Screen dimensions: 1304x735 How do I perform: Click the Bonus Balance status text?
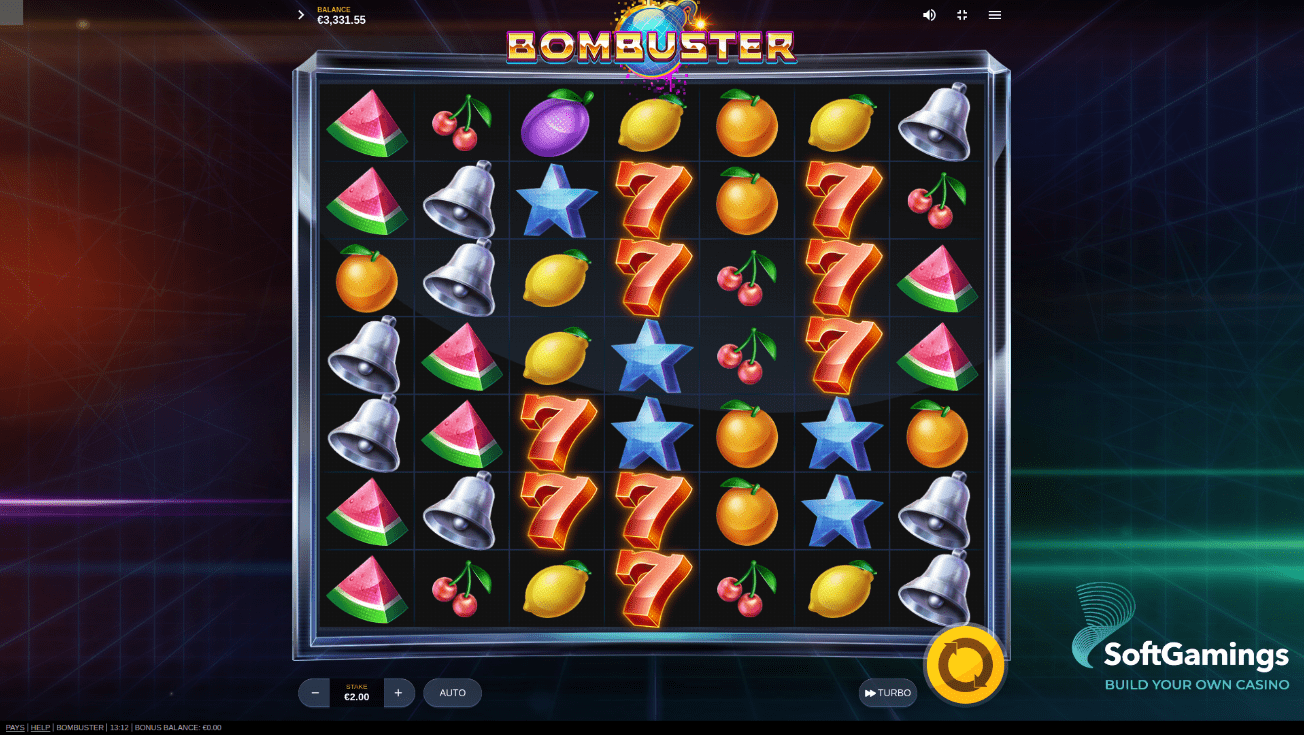[x=178, y=727]
